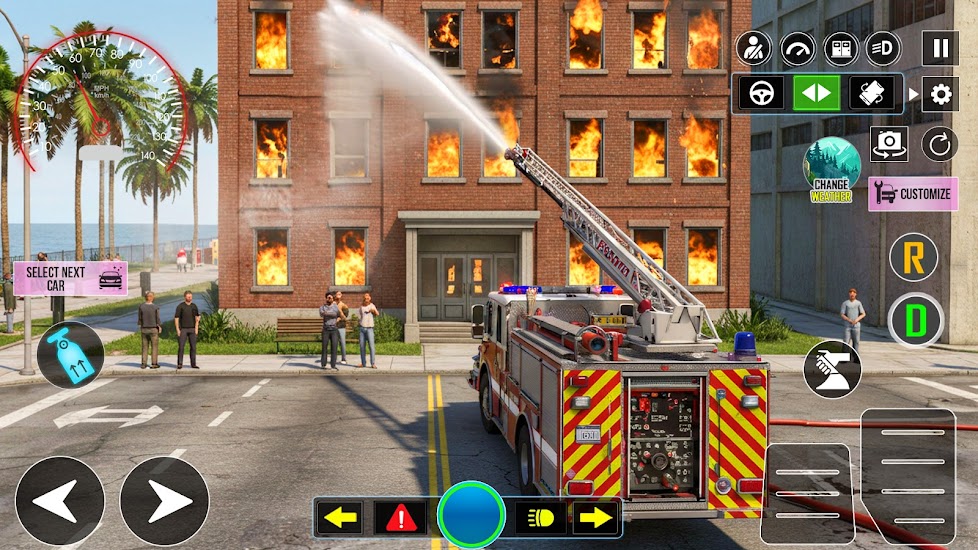This screenshot has height=550, width=978.
Task: Fasten the seatbelt icon
Action: [754, 48]
